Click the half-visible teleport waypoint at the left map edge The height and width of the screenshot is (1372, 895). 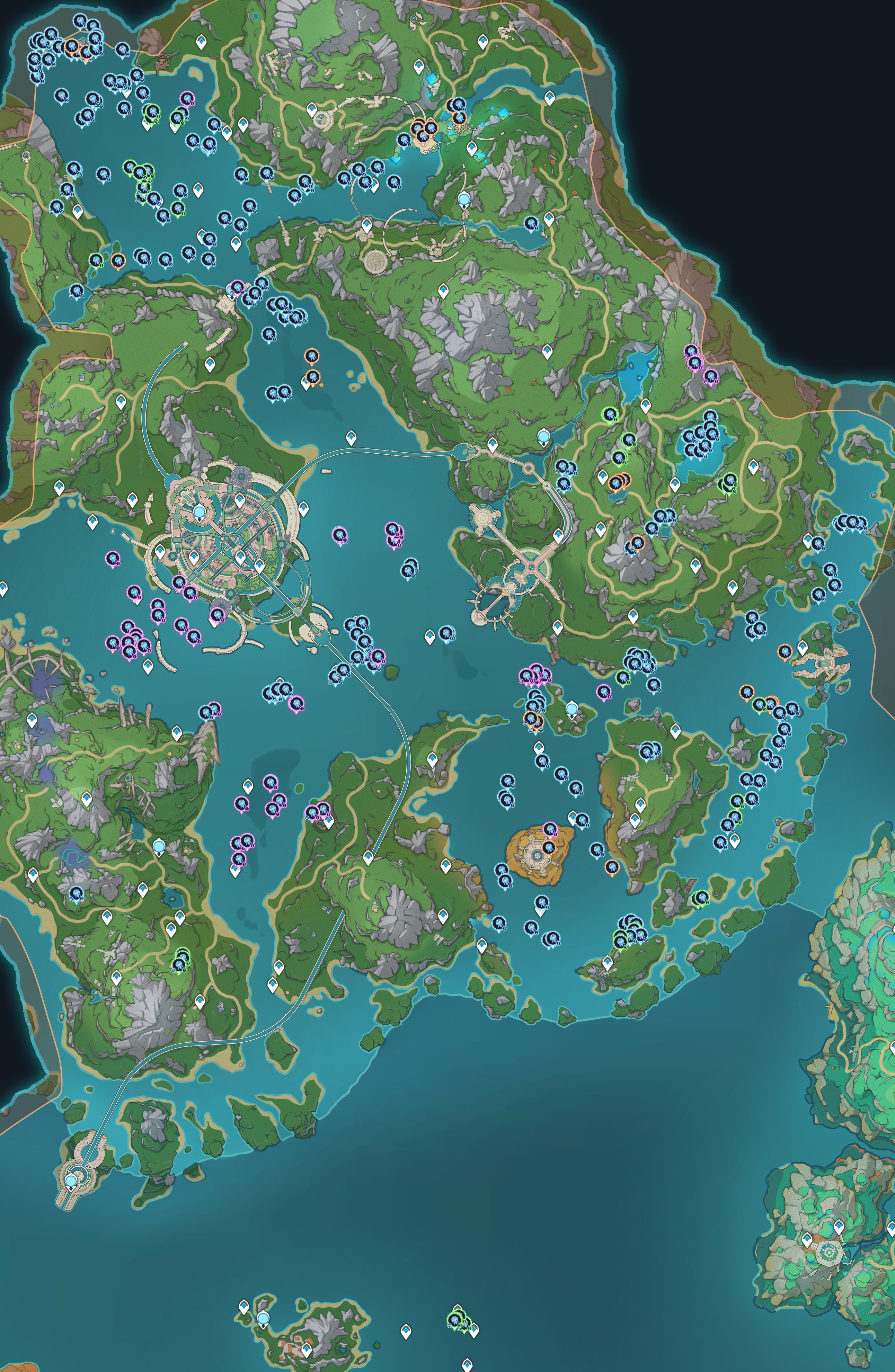[x=2, y=589]
